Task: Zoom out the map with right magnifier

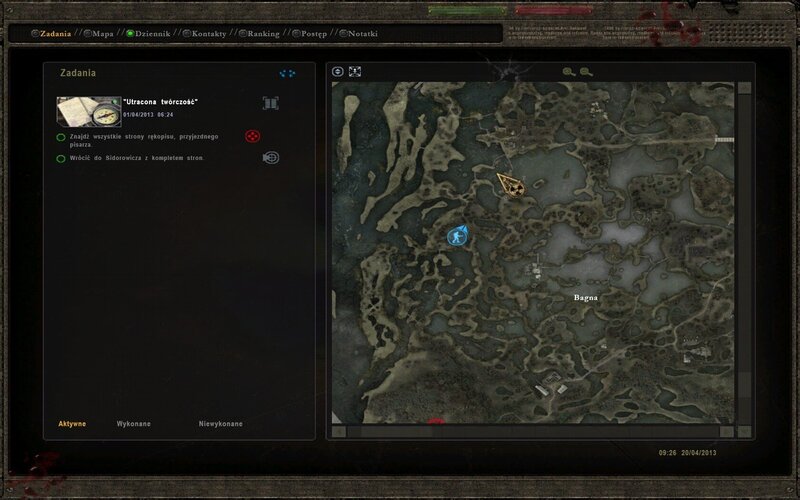Action: coord(586,72)
